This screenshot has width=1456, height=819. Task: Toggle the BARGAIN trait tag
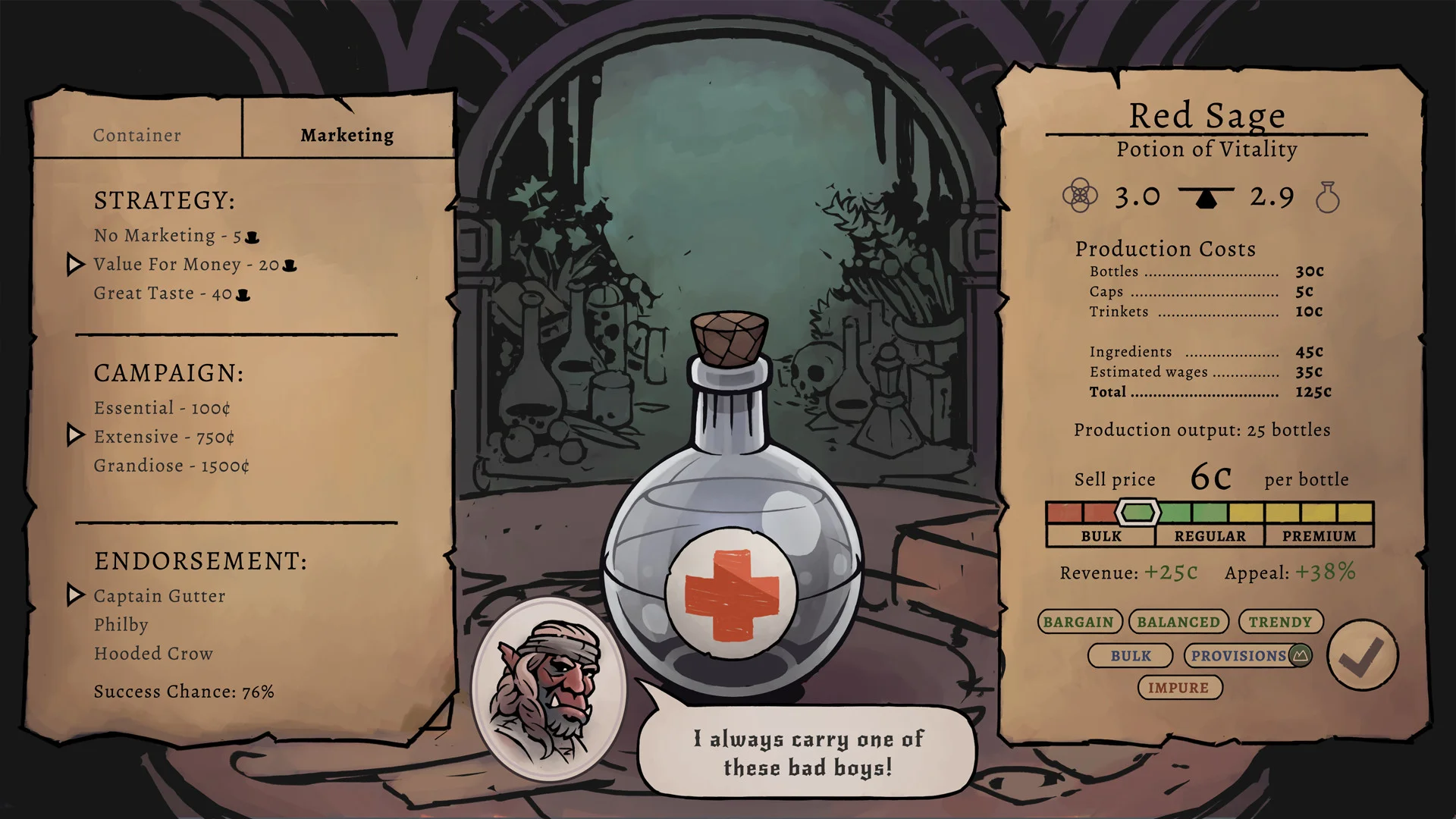pyautogui.click(x=1080, y=621)
